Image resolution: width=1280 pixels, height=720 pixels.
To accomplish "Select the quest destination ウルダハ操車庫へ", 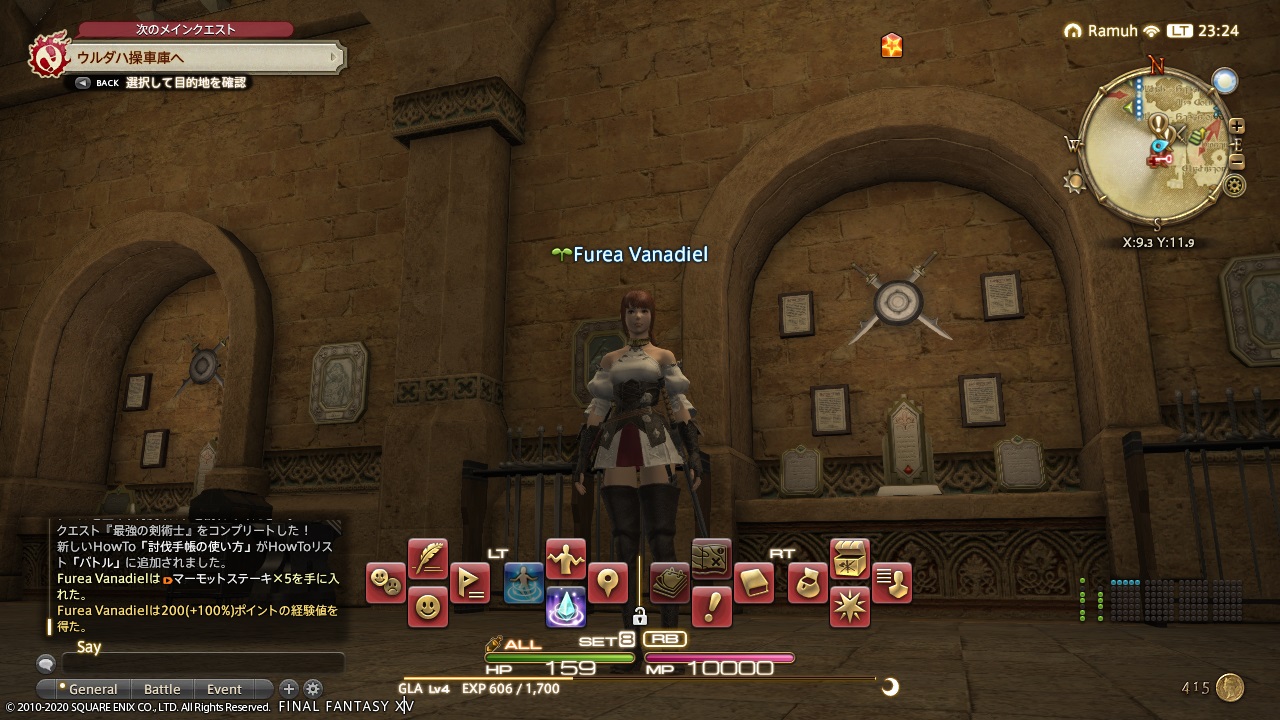I will pos(130,59).
